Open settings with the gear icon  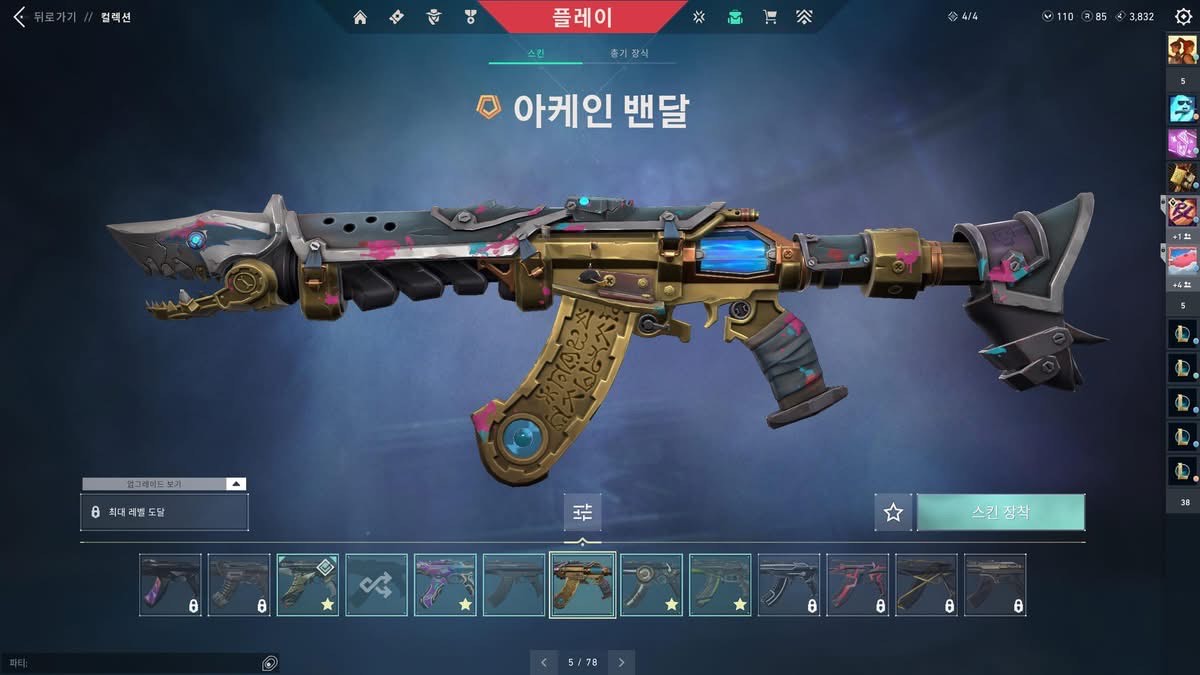click(x=1183, y=17)
